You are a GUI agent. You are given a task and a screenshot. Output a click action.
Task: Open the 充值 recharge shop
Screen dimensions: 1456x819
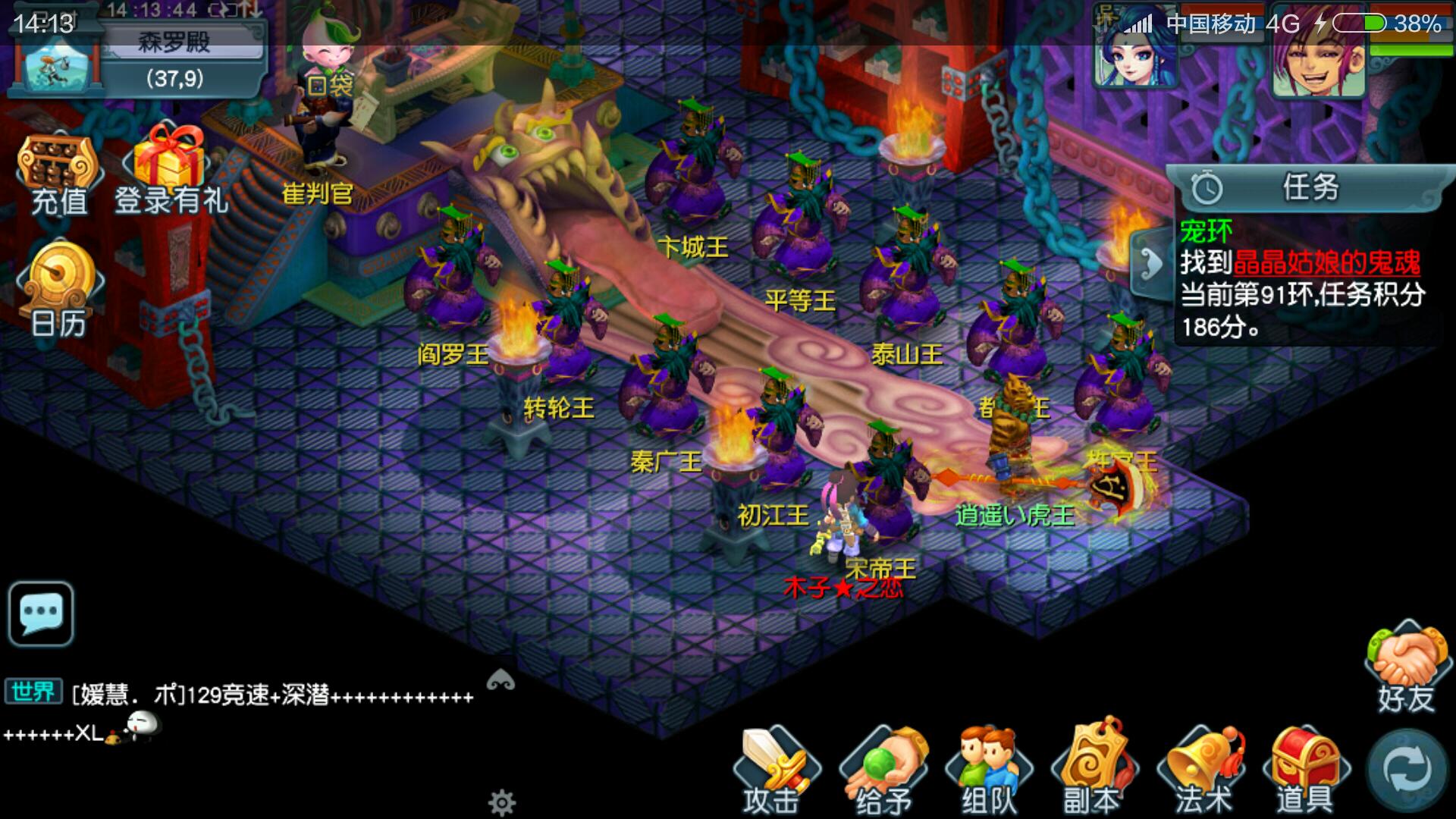(59, 174)
